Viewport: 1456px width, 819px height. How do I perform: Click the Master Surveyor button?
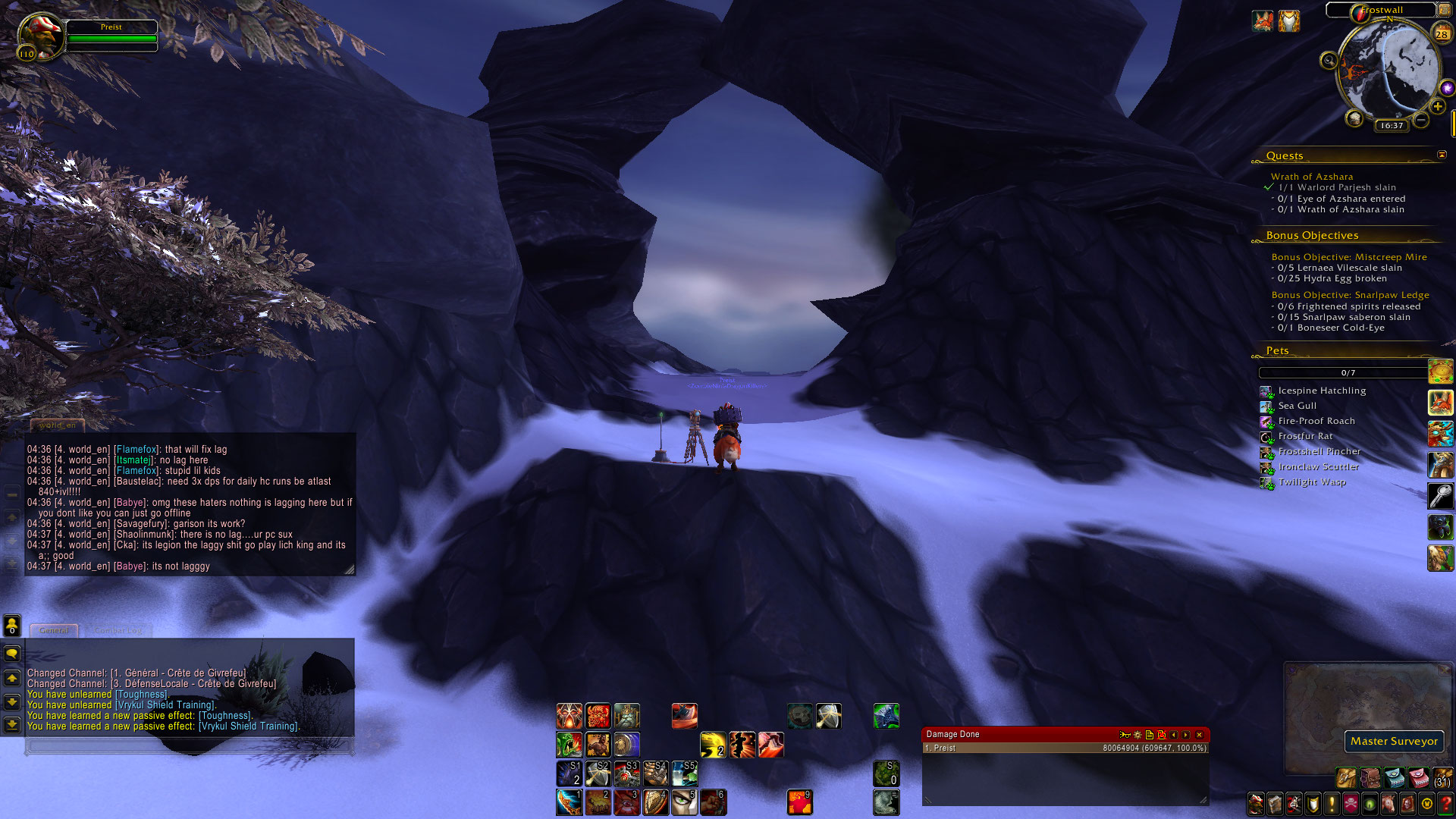pyautogui.click(x=1394, y=742)
